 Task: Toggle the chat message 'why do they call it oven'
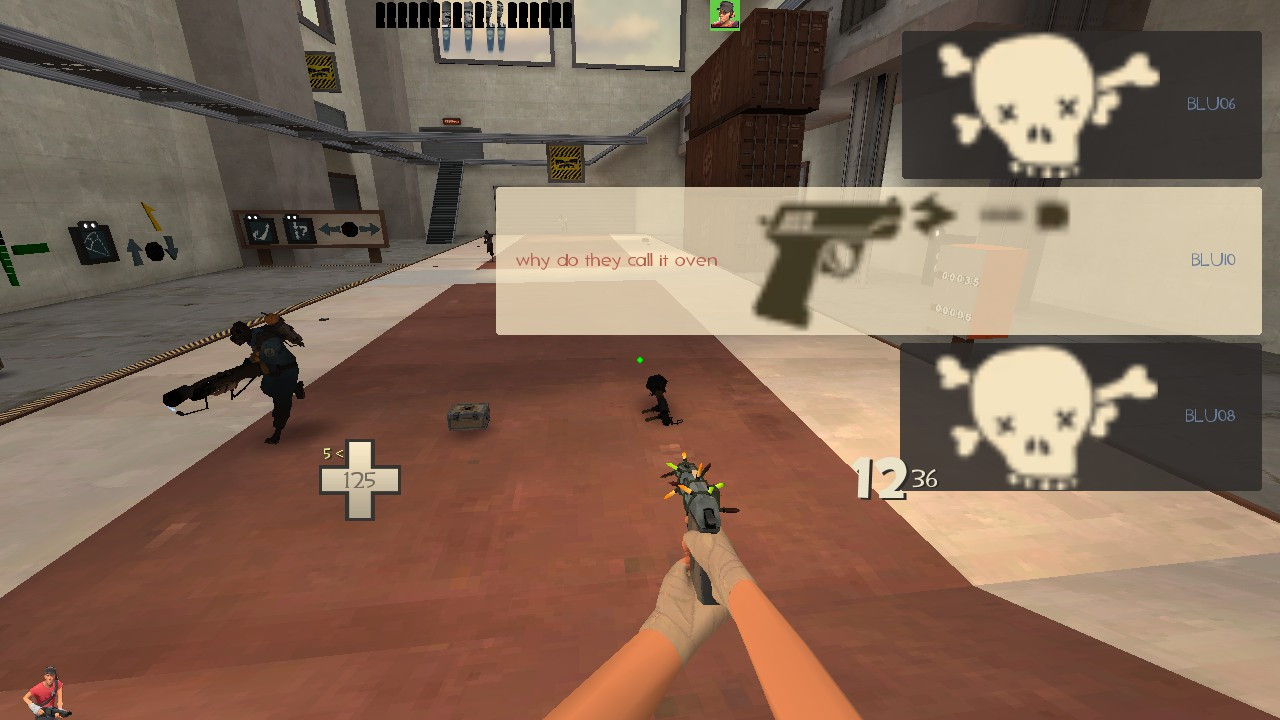pyautogui.click(x=615, y=260)
